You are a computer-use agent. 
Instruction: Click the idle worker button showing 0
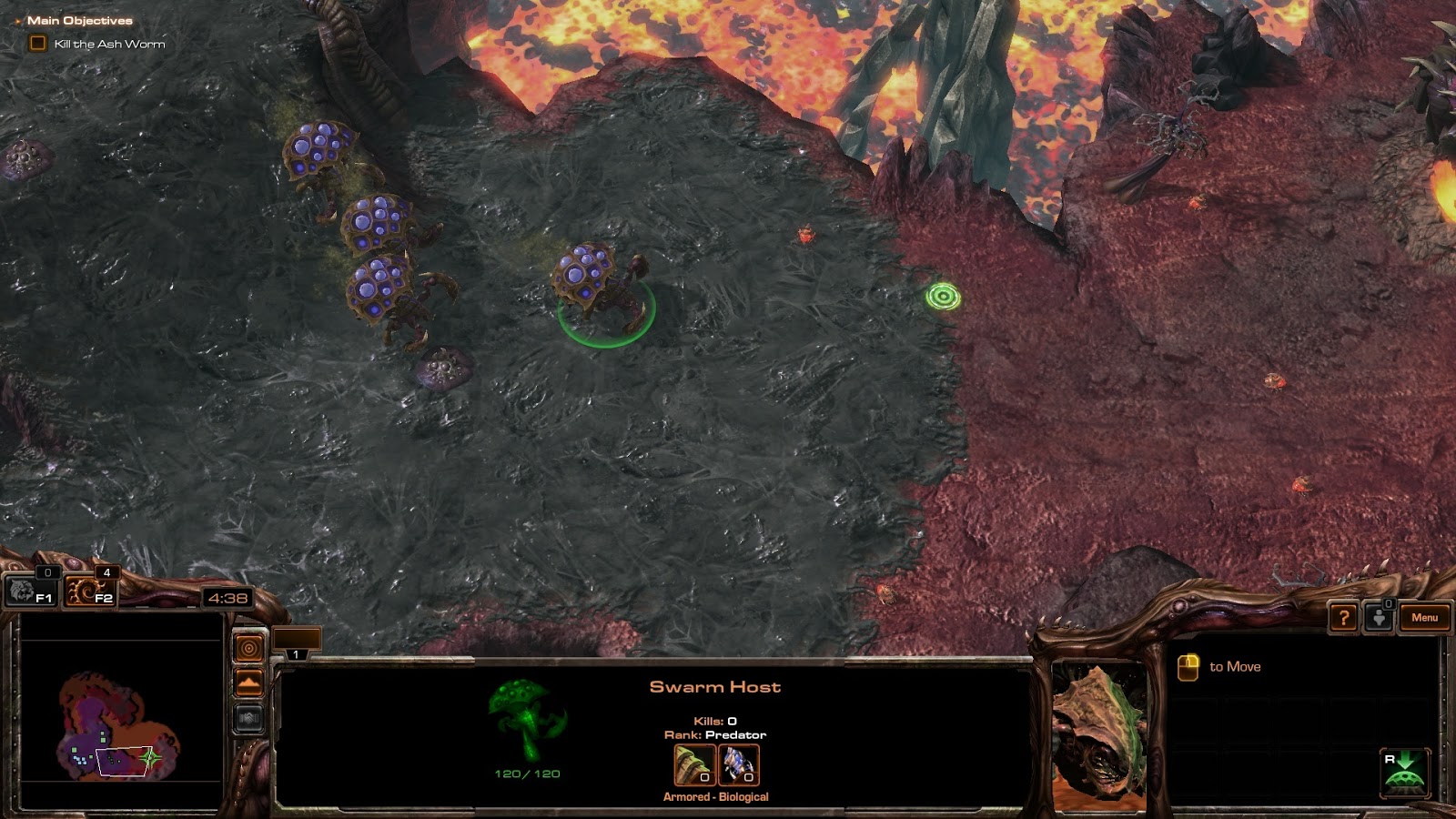coord(1380,618)
